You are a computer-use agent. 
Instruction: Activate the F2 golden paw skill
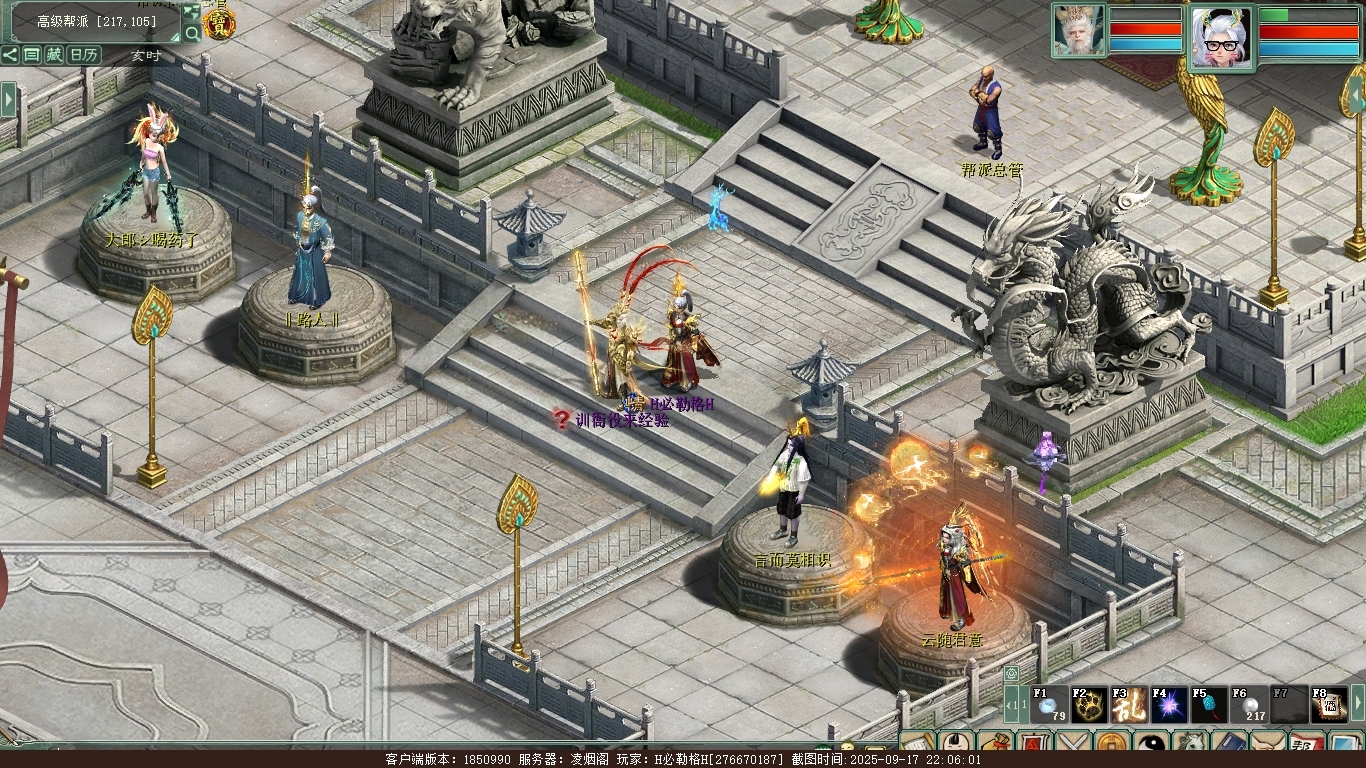pos(1089,705)
